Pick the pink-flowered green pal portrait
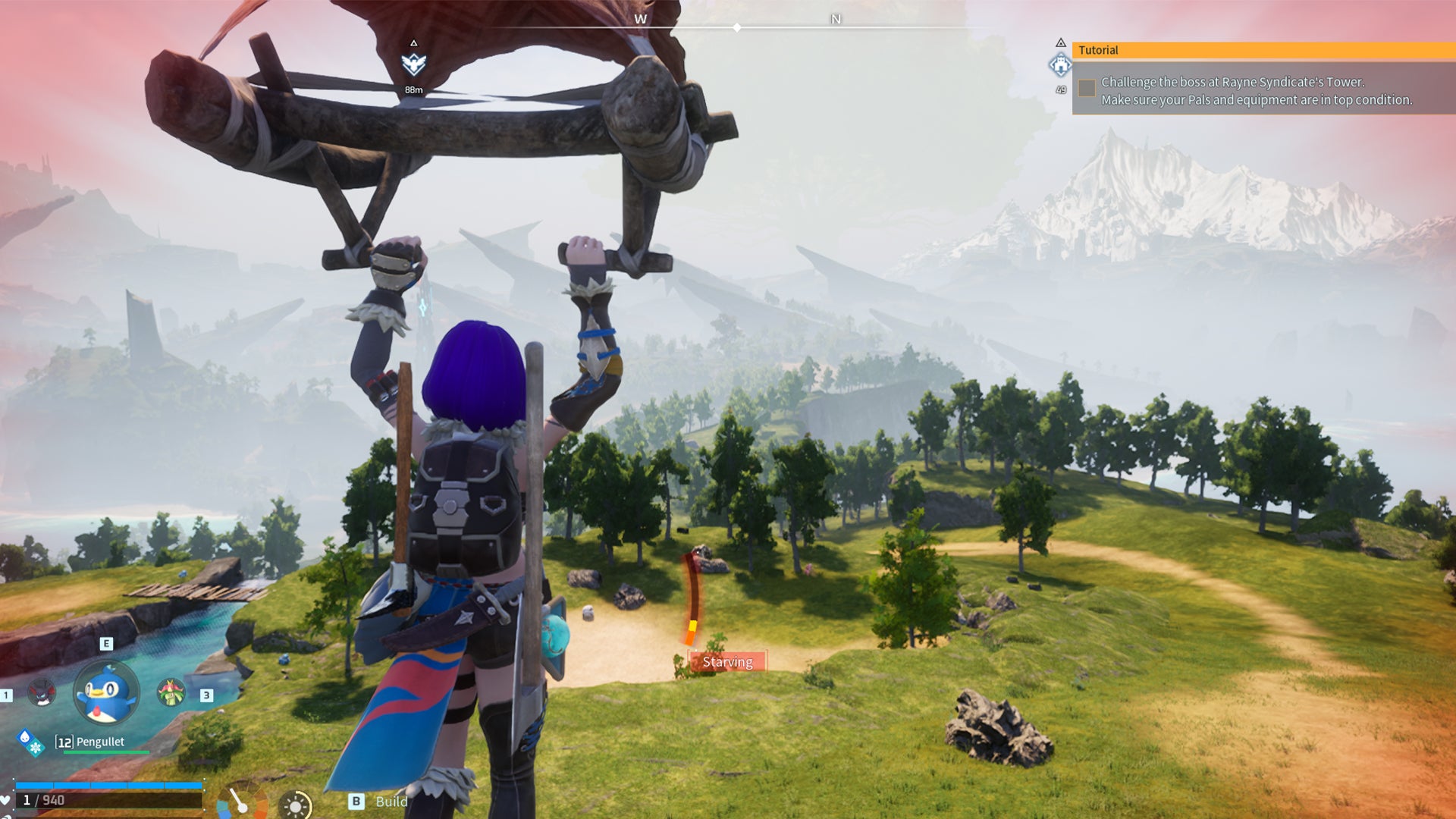Image resolution: width=1456 pixels, height=819 pixels. (x=171, y=692)
